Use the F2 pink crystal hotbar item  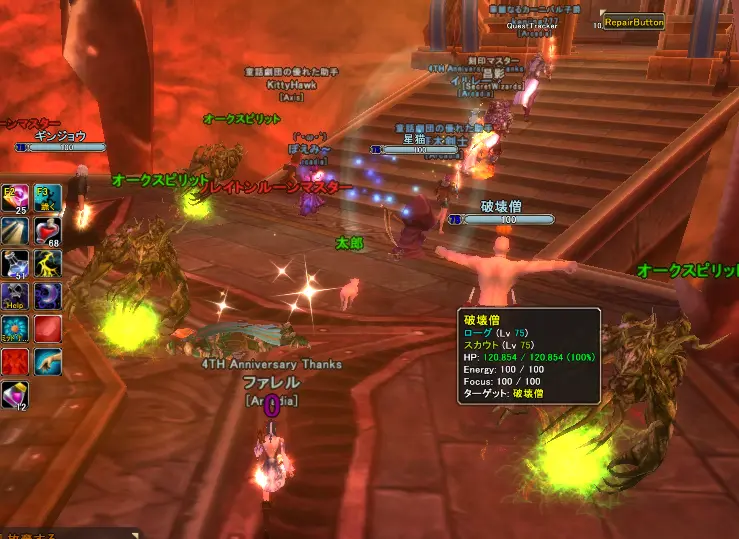pyautogui.click(x=15, y=198)
